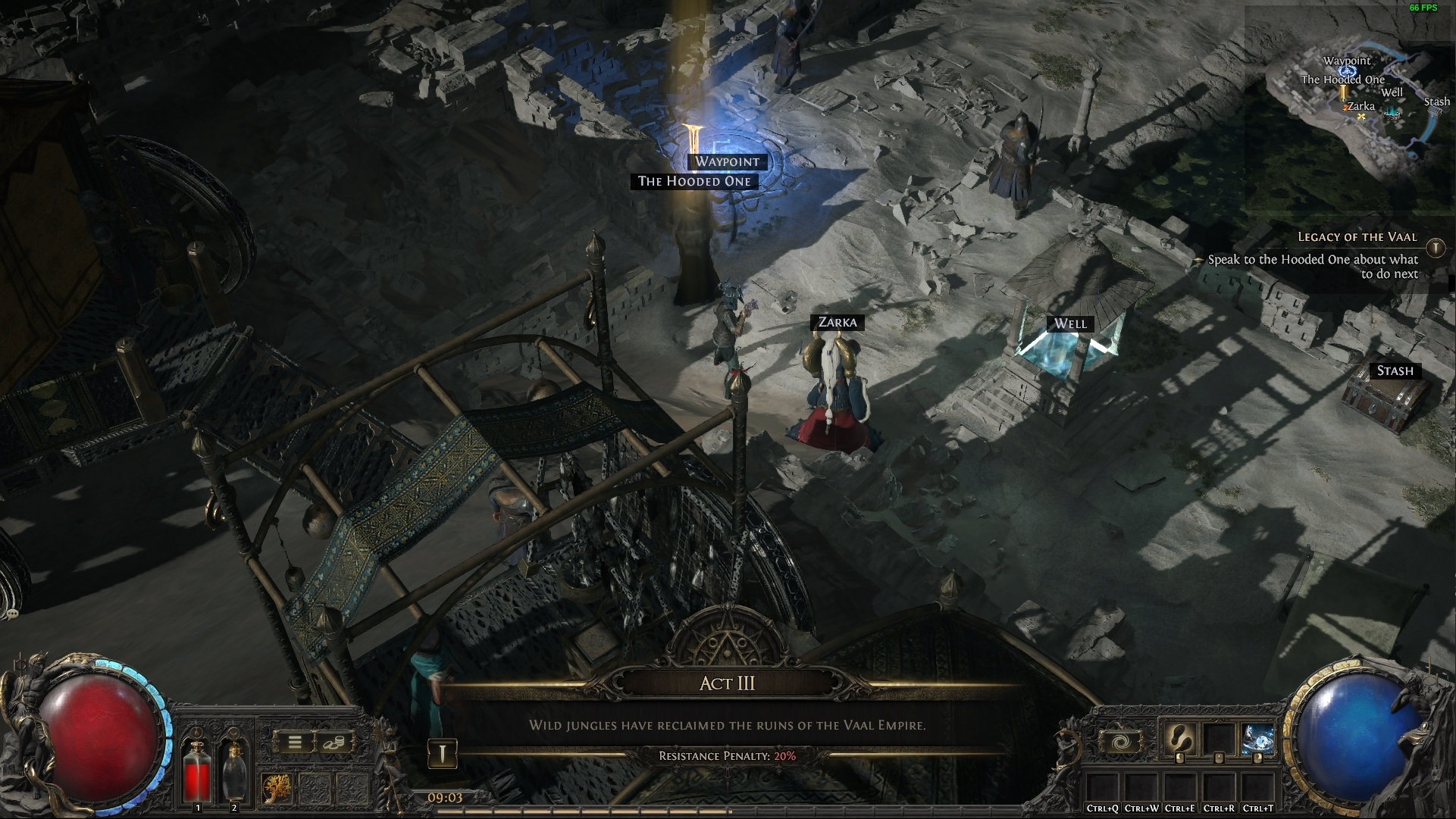This screenshot has width=1456, height=819.
Task: Open the coins and rings shop button
Action: [x=333, y=743]
